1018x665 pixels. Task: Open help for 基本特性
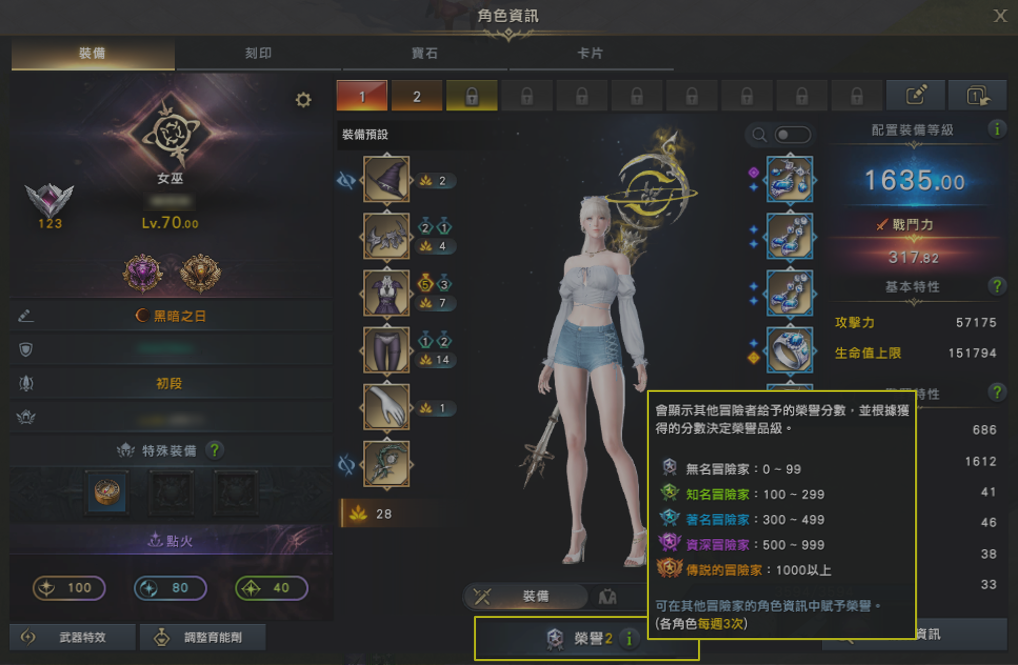click(x=996, y=287)
